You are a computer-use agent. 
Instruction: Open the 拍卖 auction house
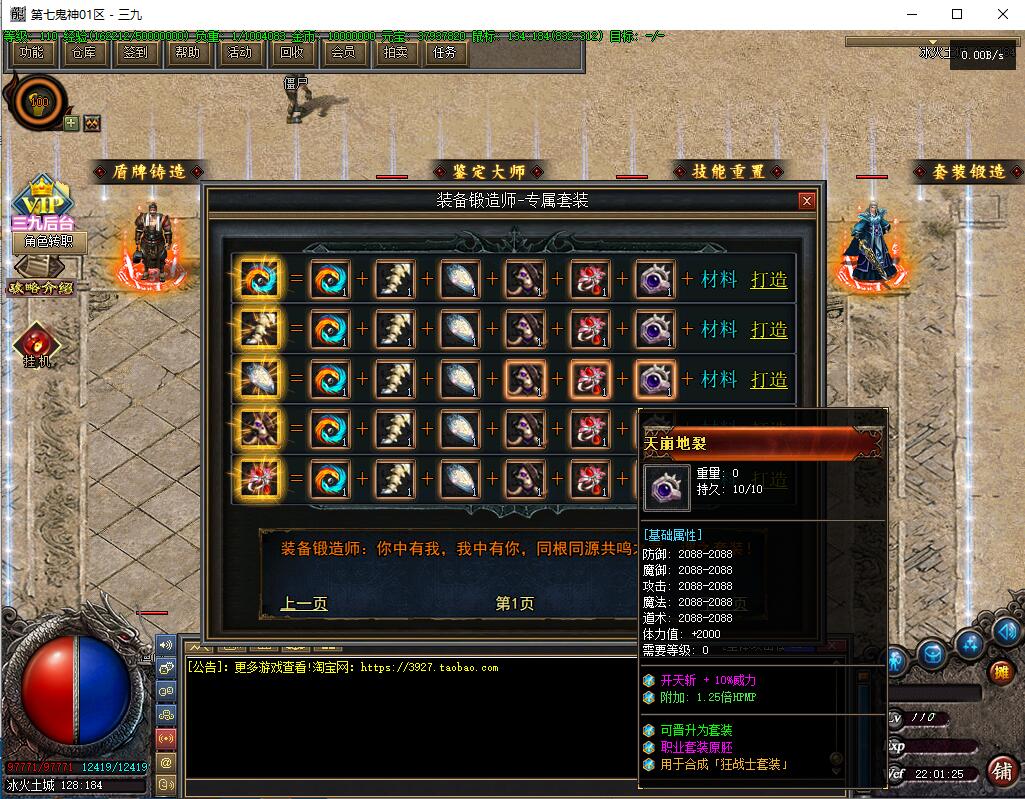point(395,53)
